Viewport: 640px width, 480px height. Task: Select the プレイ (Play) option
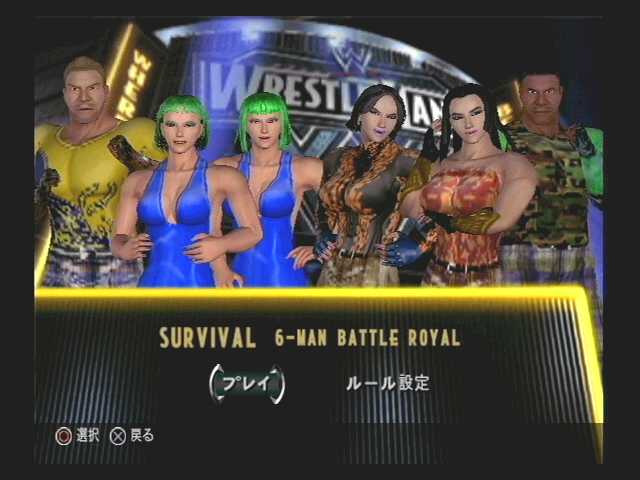point(246,383)
